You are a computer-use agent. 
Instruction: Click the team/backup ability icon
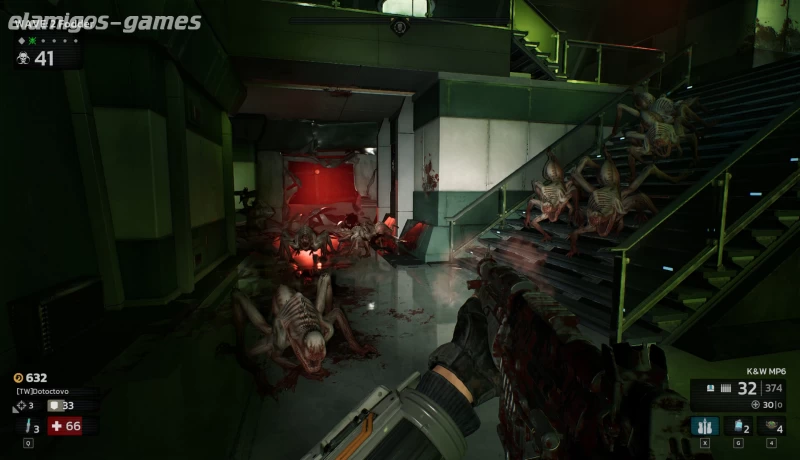click(x=704, y=426)
